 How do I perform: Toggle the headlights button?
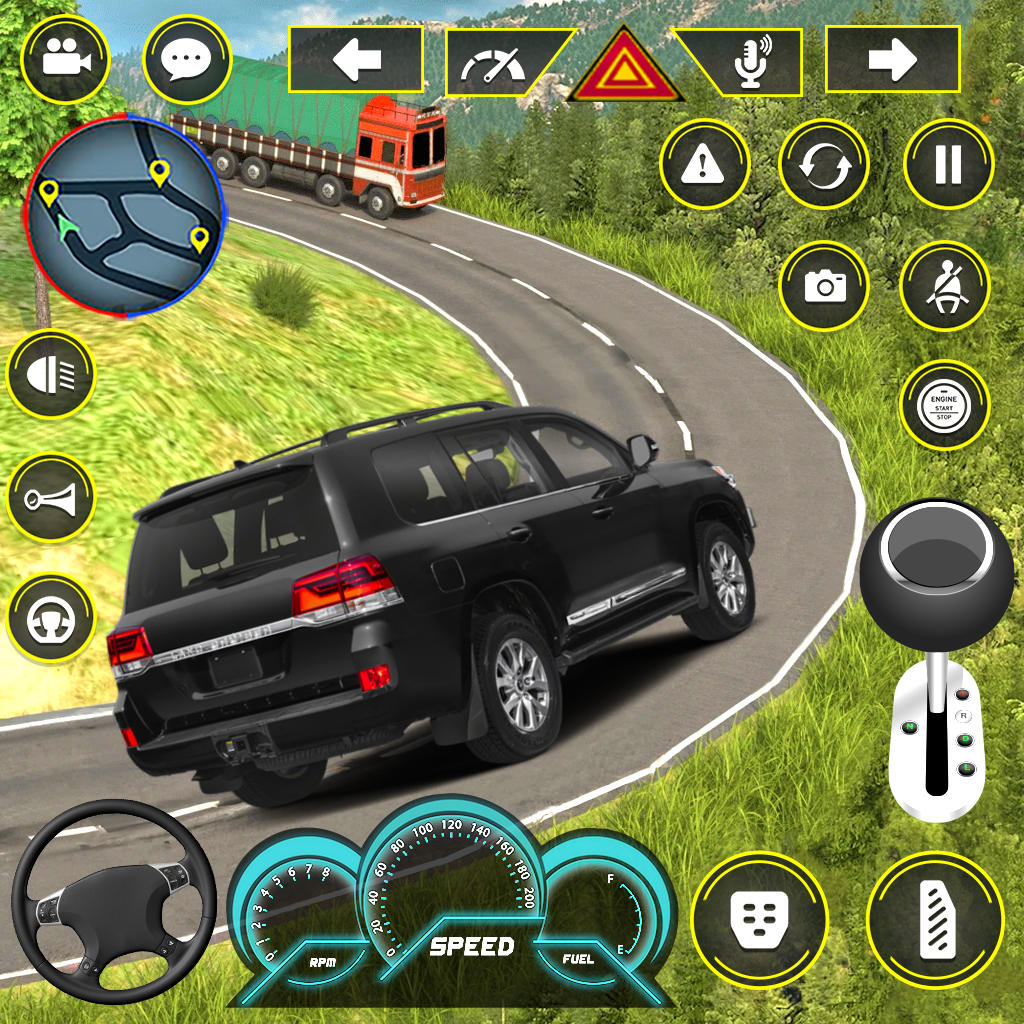pos(50,376)
